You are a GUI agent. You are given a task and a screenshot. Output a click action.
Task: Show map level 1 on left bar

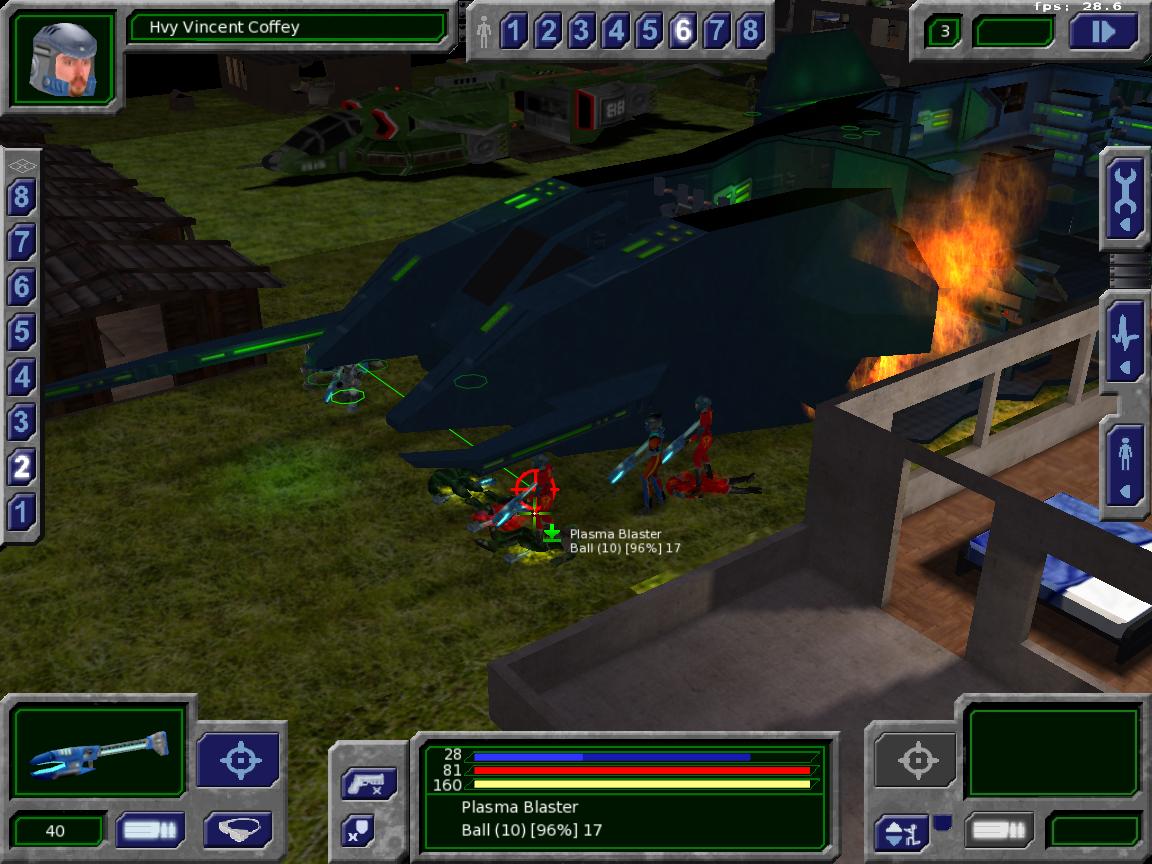pos(21,512)
